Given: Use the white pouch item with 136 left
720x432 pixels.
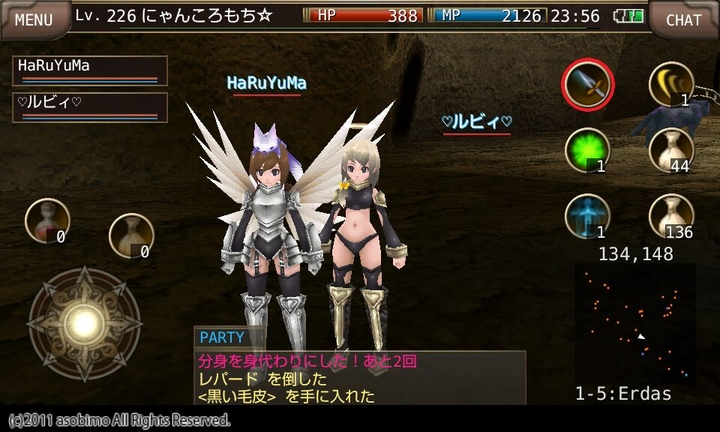Looking at the screenshot, I should [x=671, y=215].
